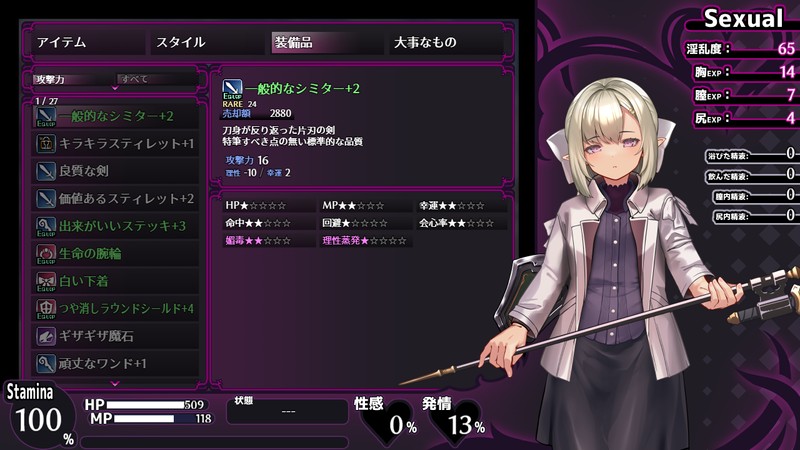The height and width of the screenshot is (450, 800).
Task: Click the 白い下着 list entry
Action: (116, 281)
